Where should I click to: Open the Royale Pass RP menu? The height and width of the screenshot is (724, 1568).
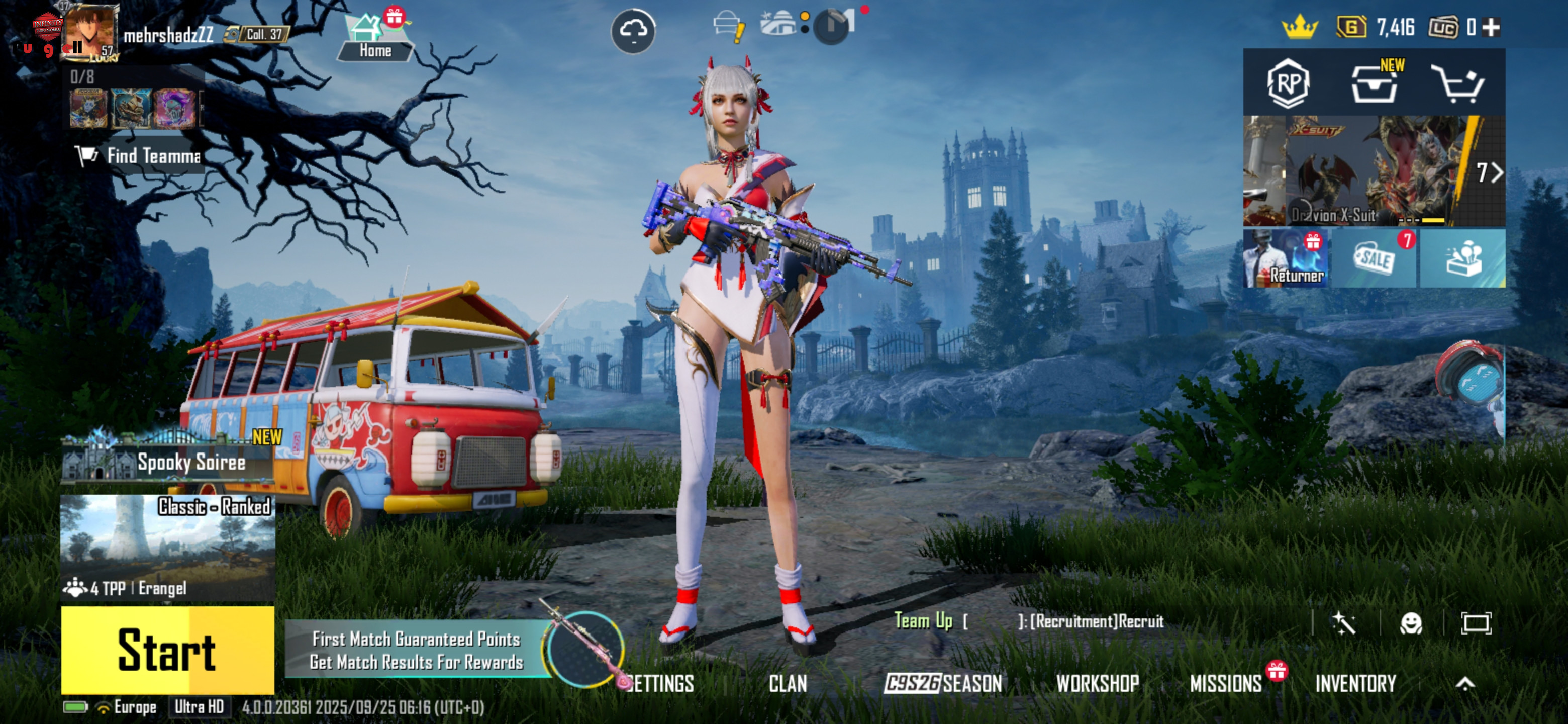(1288, 83)
